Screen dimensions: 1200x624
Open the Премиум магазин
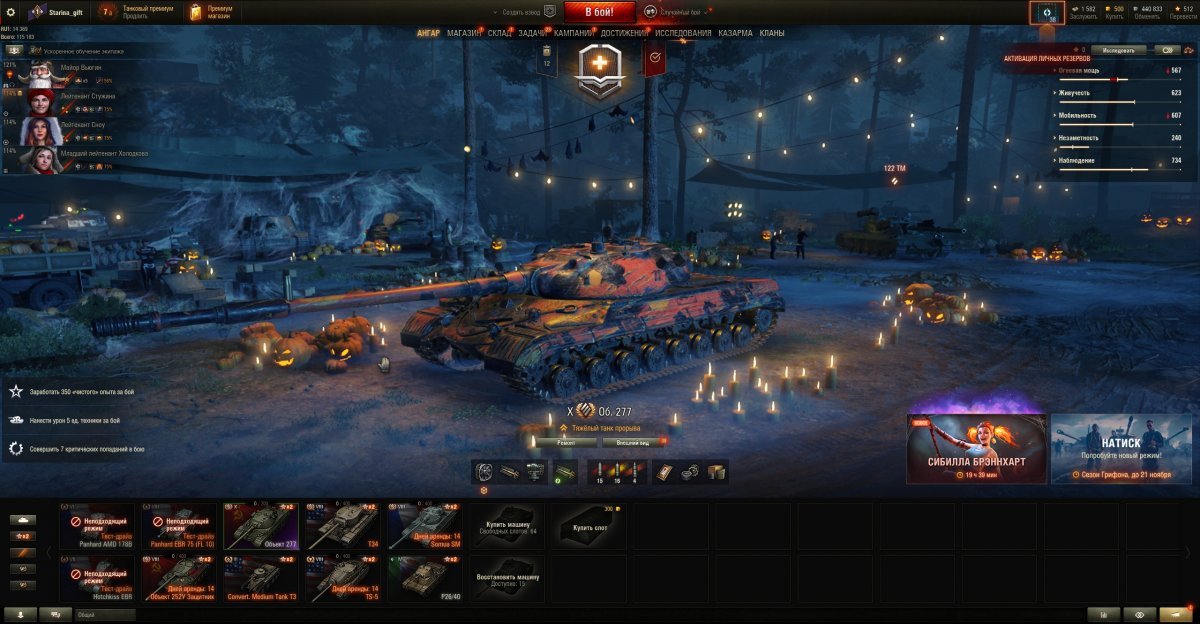pos(211,12)
